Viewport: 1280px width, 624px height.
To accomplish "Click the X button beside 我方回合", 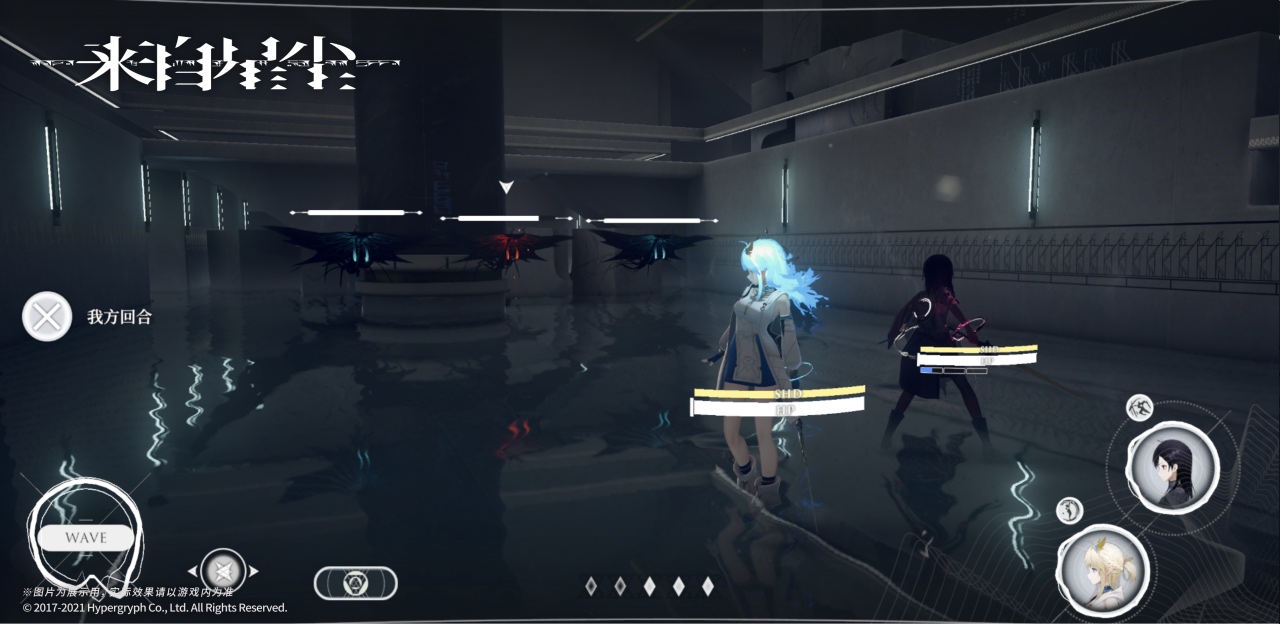I will click(46, 317).
